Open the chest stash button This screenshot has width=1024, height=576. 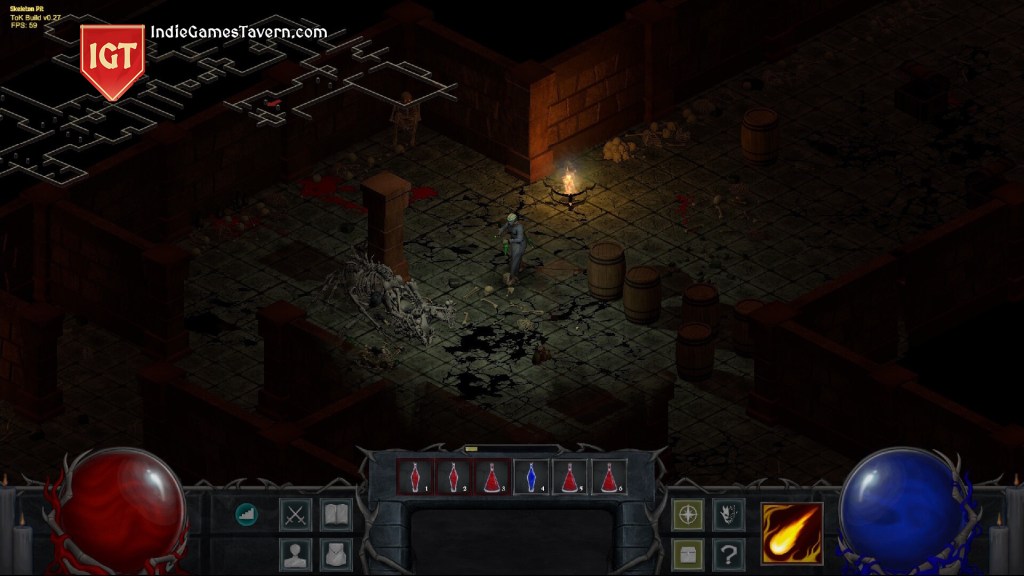pyautogui.click(x=687, y=554)
